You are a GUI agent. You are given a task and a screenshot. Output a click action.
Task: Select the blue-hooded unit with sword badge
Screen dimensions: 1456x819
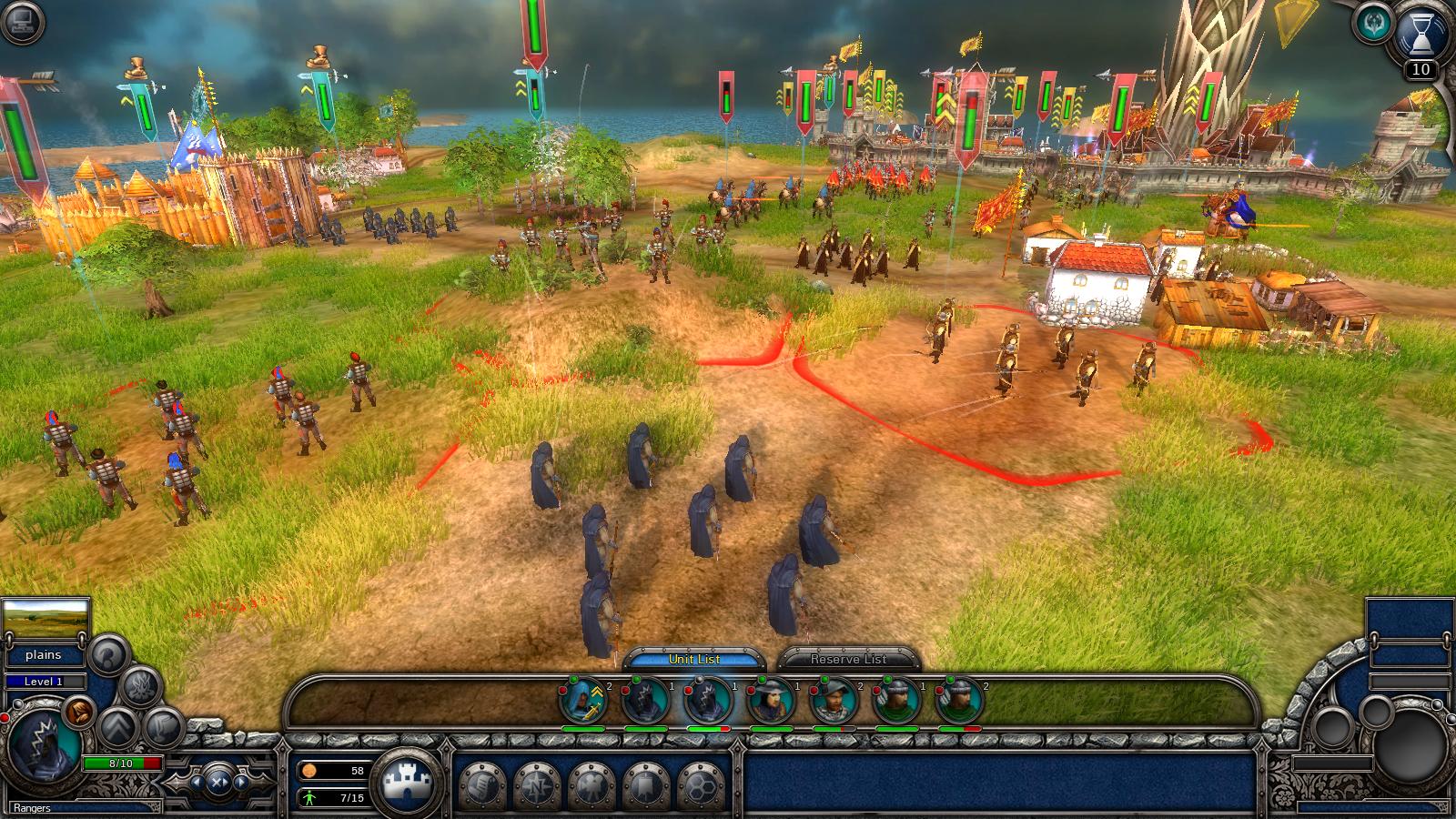582,702
